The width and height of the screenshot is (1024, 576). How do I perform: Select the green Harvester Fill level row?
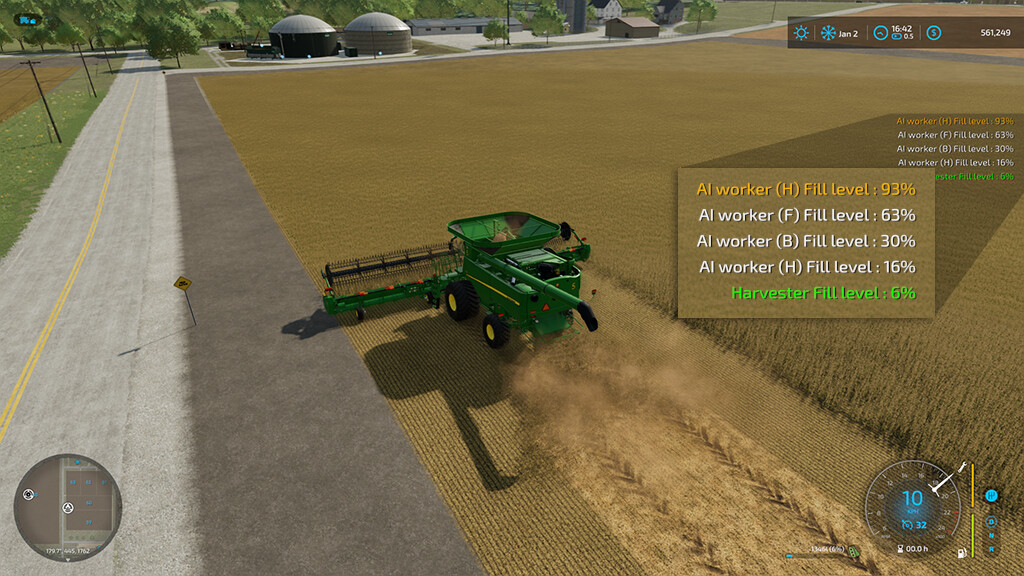[x=823, y=293]
